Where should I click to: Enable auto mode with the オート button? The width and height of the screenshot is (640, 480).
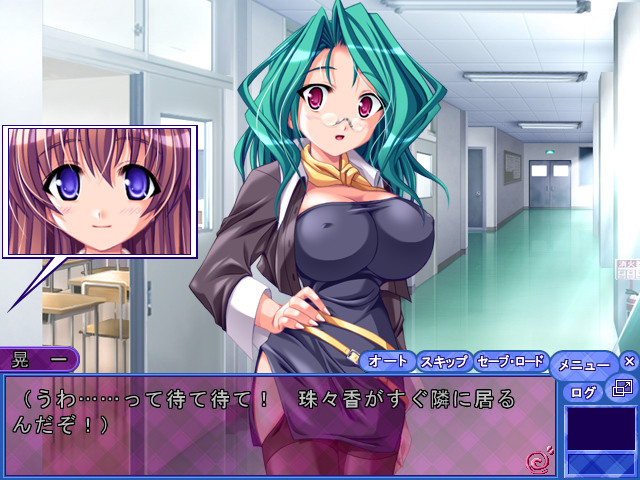point(387,361)
